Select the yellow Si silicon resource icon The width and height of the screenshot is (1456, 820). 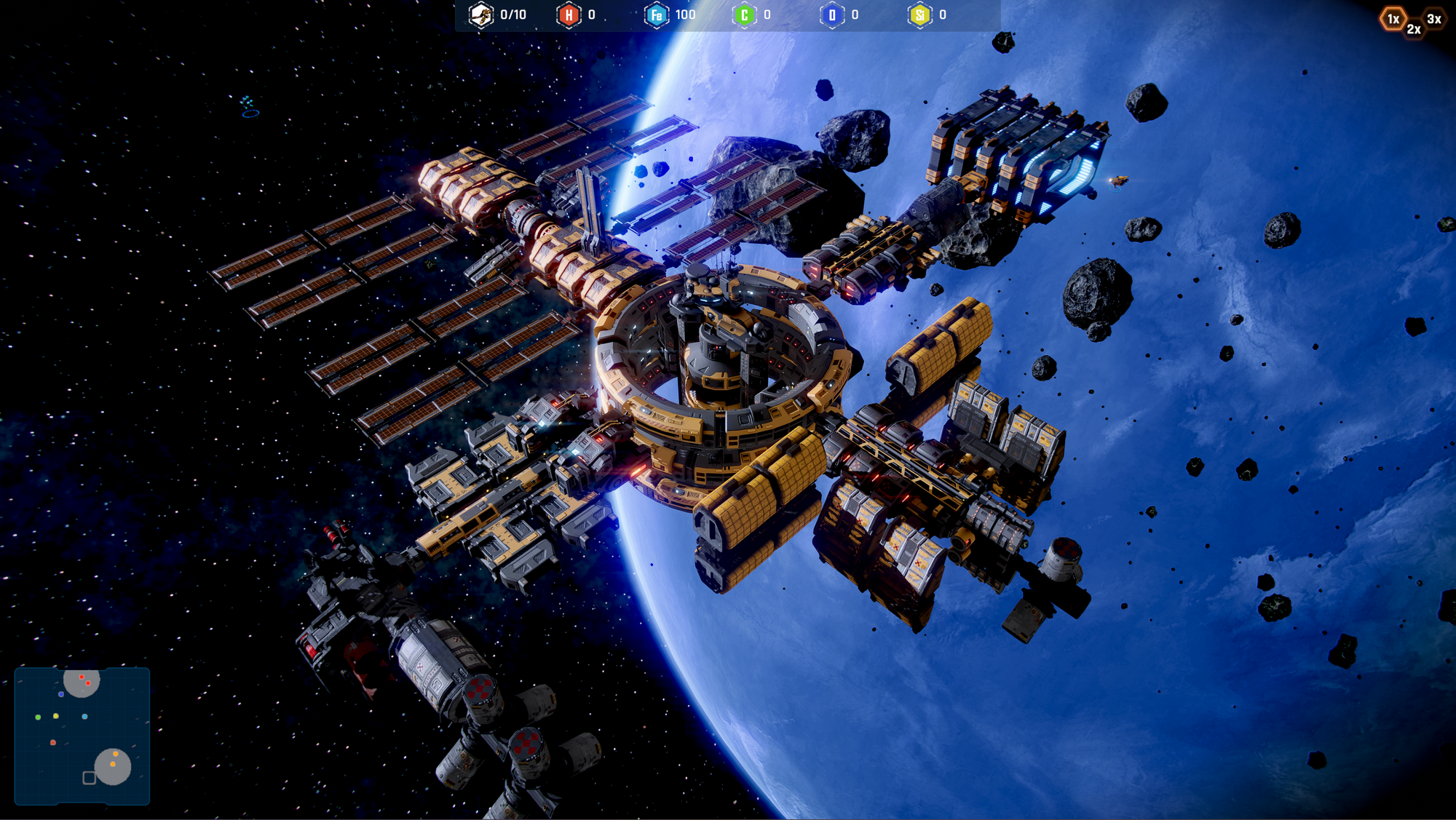[x=920, y=15]
